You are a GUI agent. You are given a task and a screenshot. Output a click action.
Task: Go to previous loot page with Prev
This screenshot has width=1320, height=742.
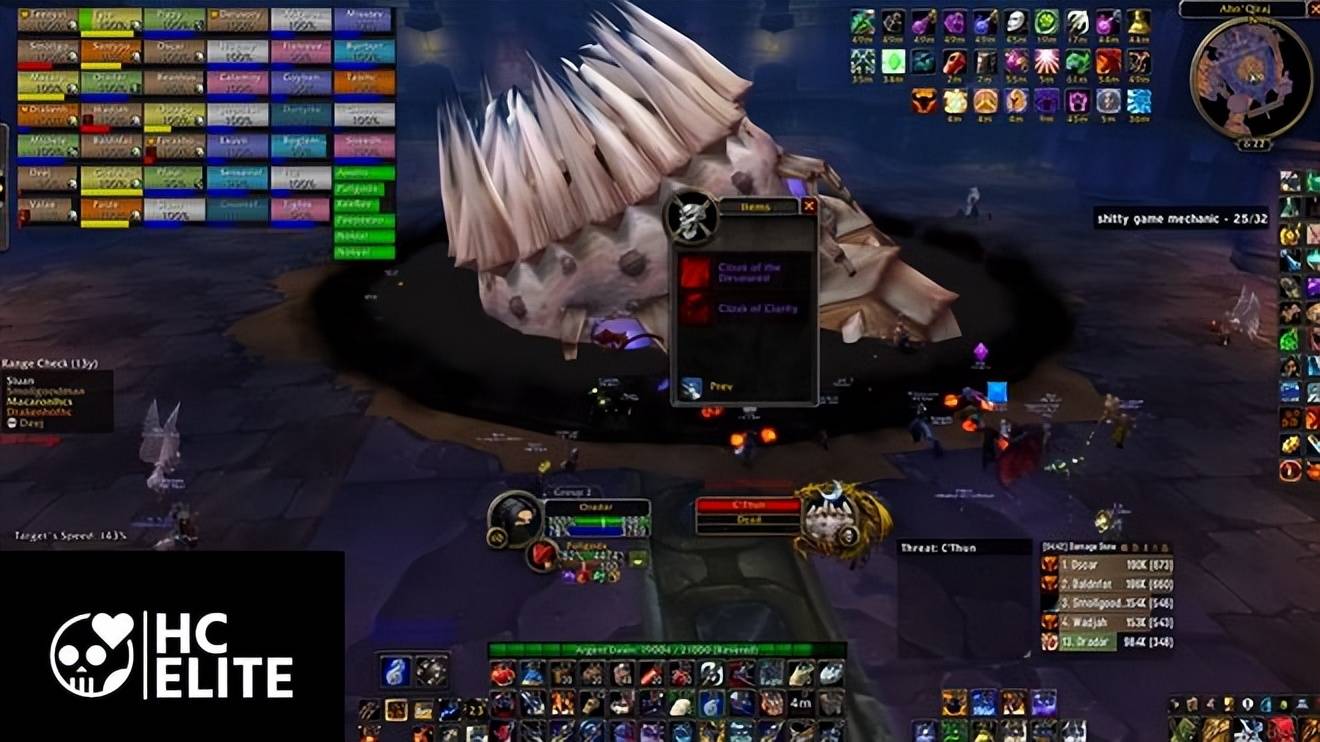692,387
